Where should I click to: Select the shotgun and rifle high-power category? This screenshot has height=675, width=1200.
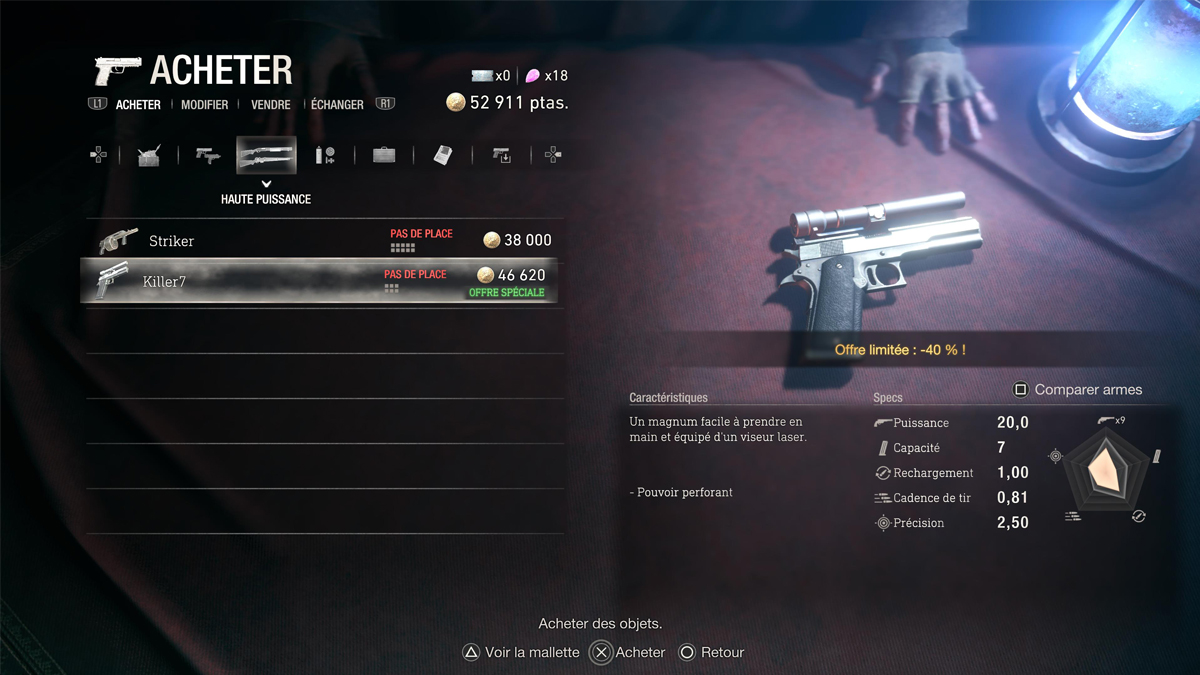pyautogui.click(x=266, y=155)
